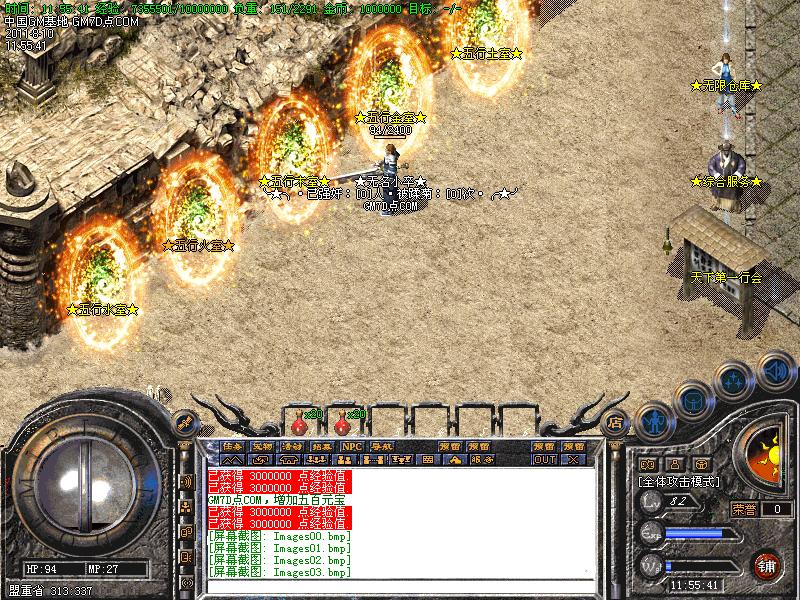
Task: Open the shop via the 店 button
Action: tap(616, 421)
